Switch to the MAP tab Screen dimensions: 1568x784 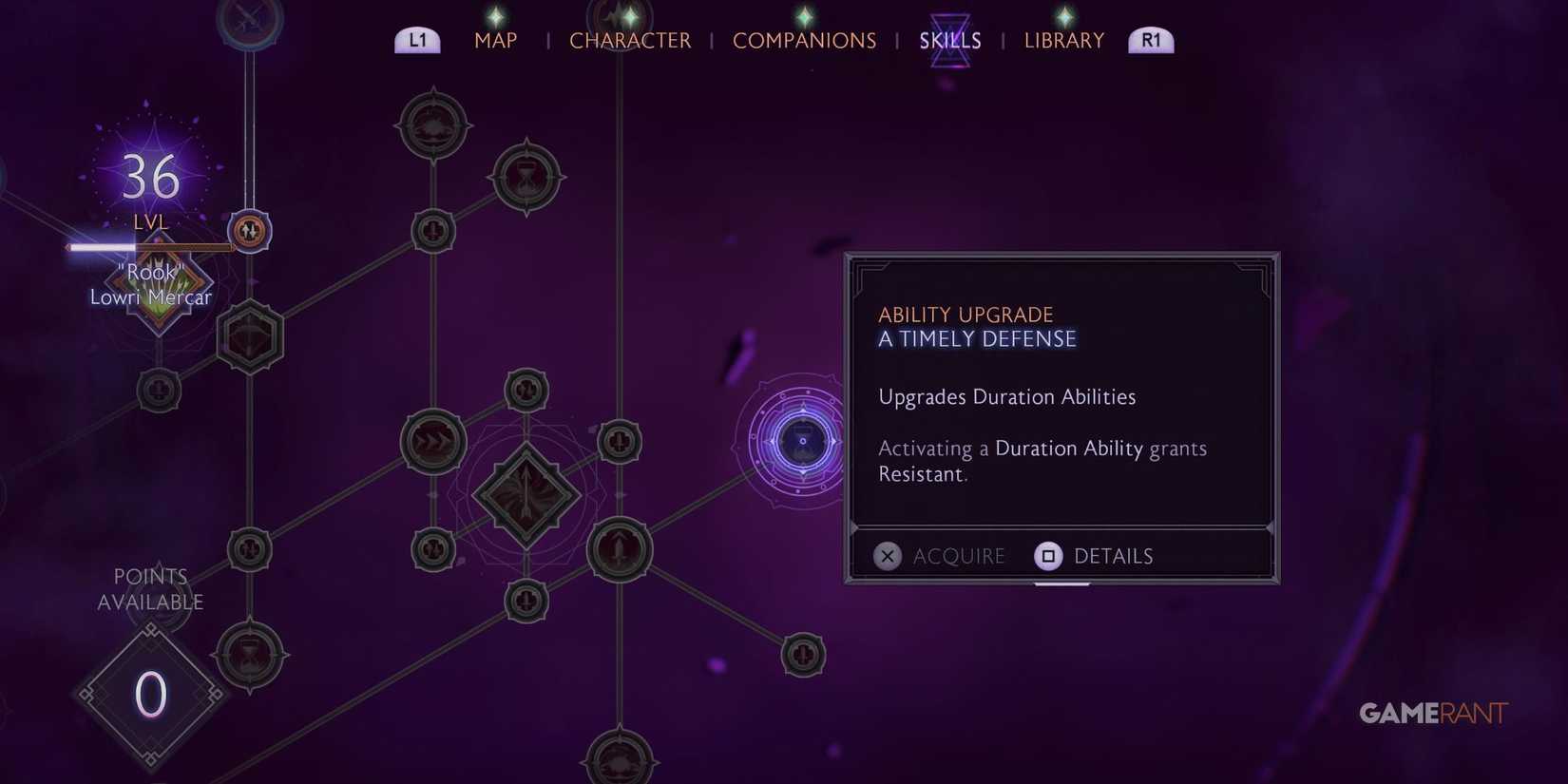tap(495, 40)
